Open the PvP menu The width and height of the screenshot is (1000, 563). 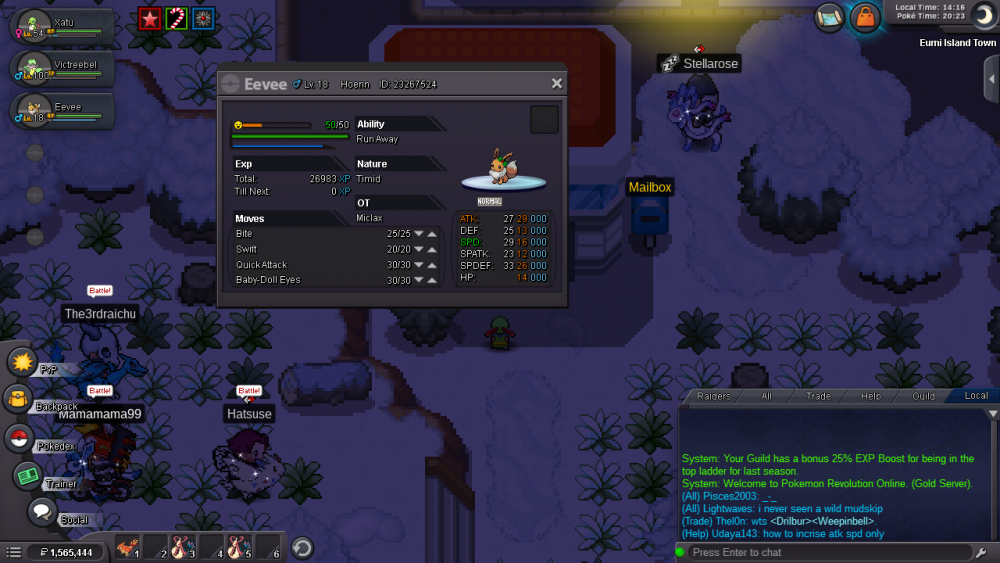point(22,361)
